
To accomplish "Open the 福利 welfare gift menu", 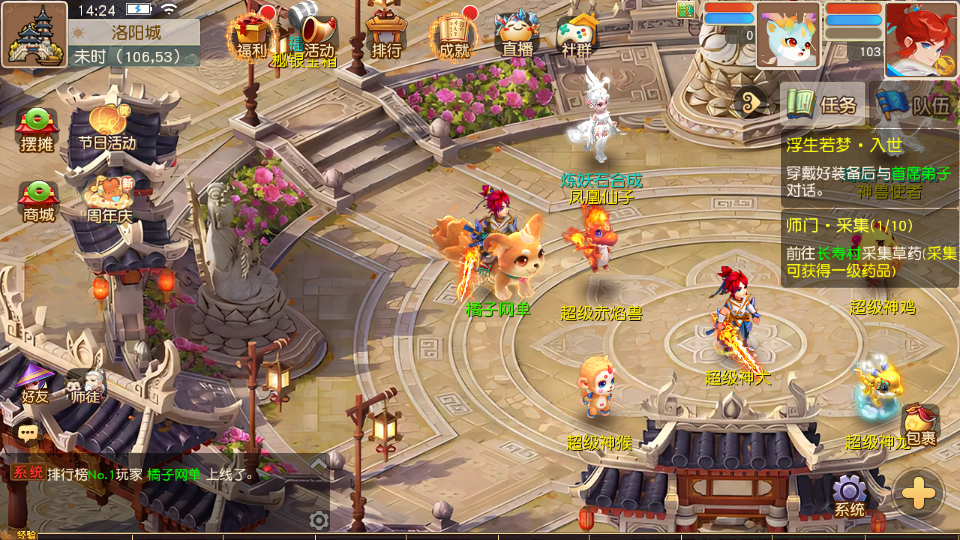I will click(x=252, y=36).
